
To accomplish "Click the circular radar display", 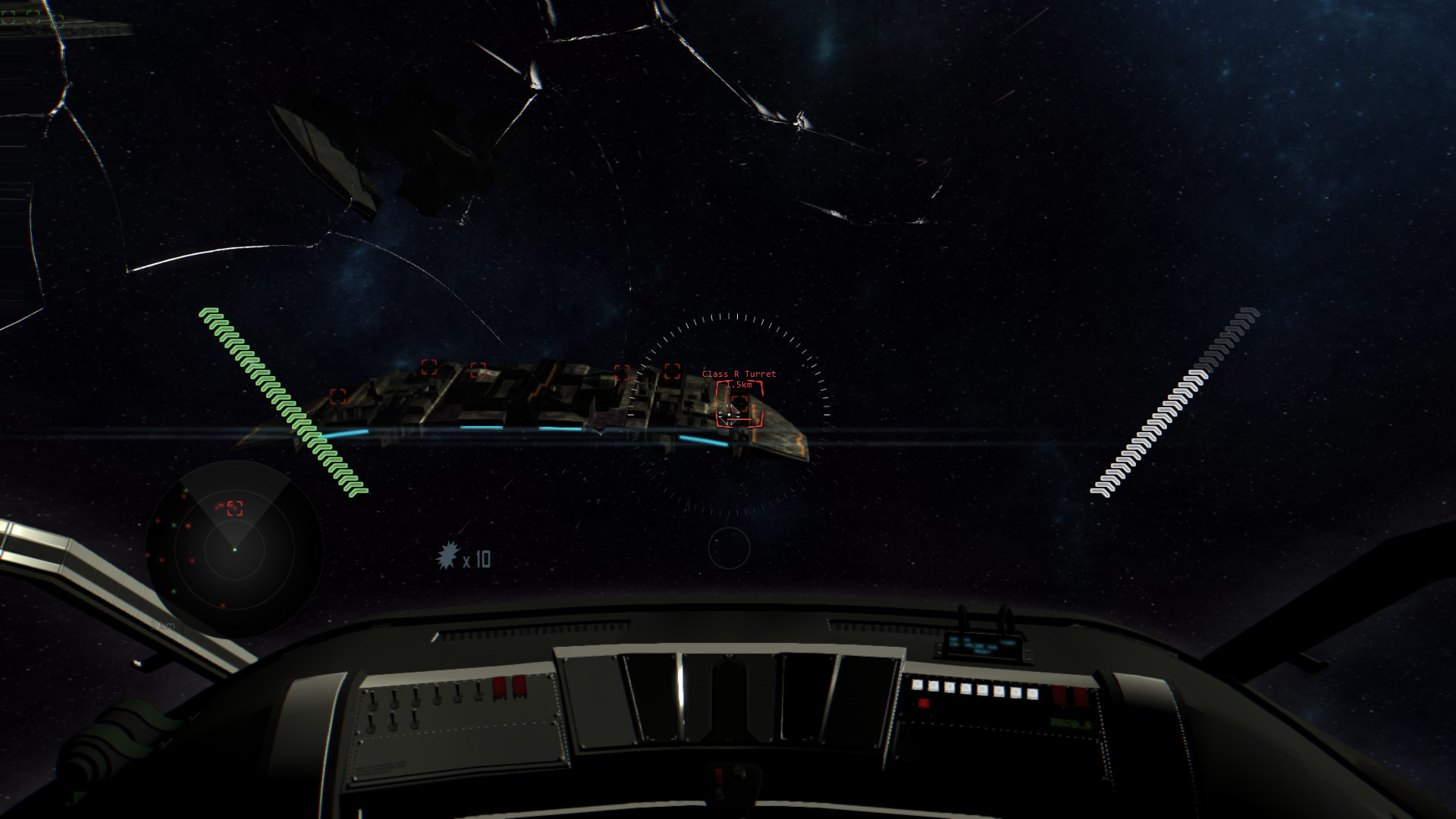I will coord(234,549).
